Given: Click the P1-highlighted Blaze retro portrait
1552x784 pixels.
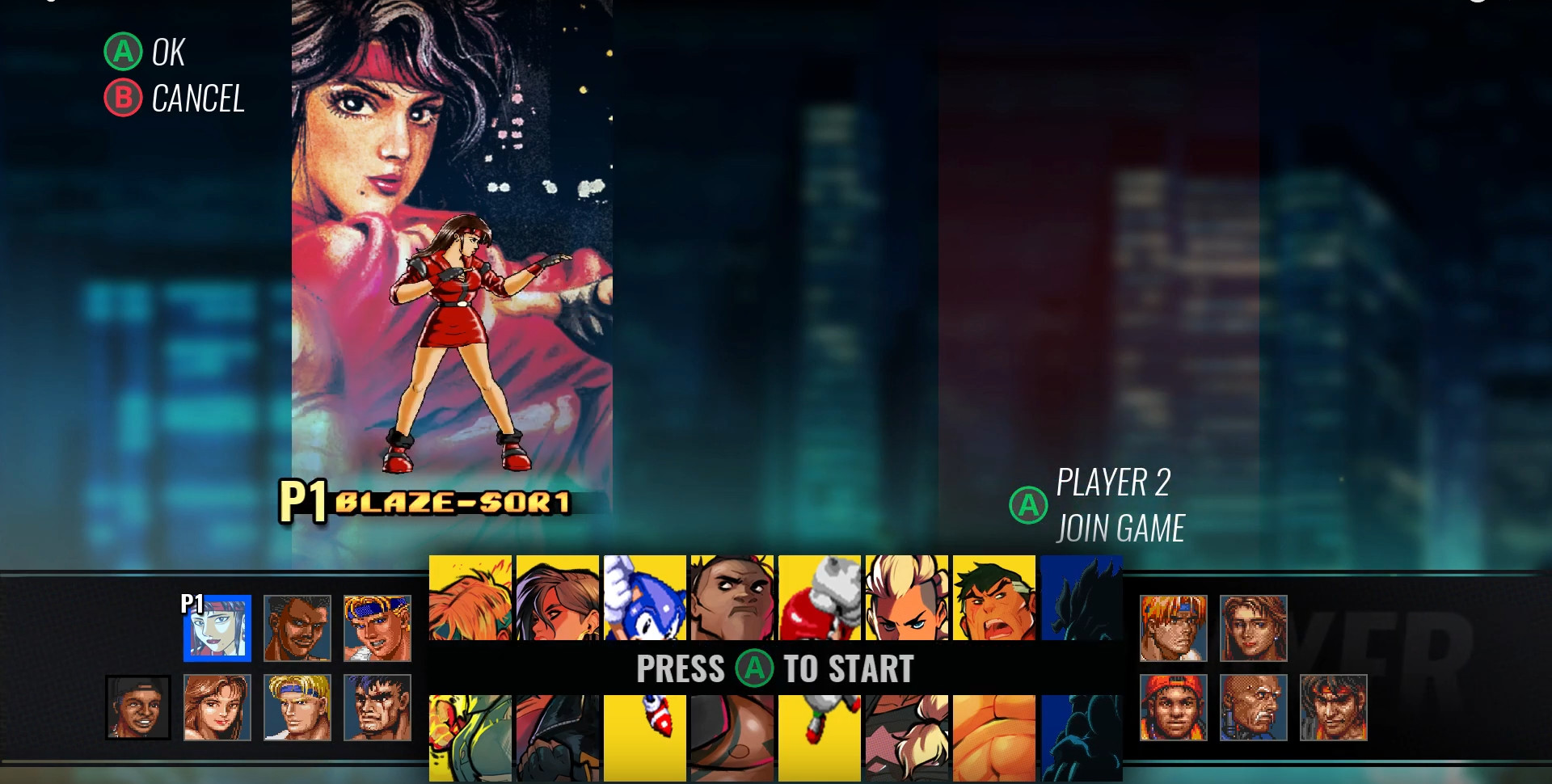Looking at the screenshot, I should coord(217,628).
